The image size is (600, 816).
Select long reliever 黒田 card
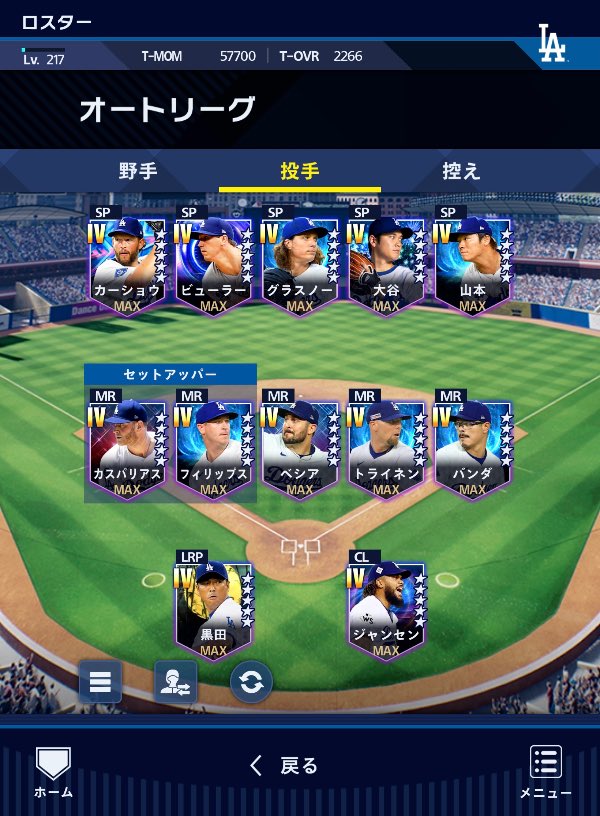click(213, 606)
